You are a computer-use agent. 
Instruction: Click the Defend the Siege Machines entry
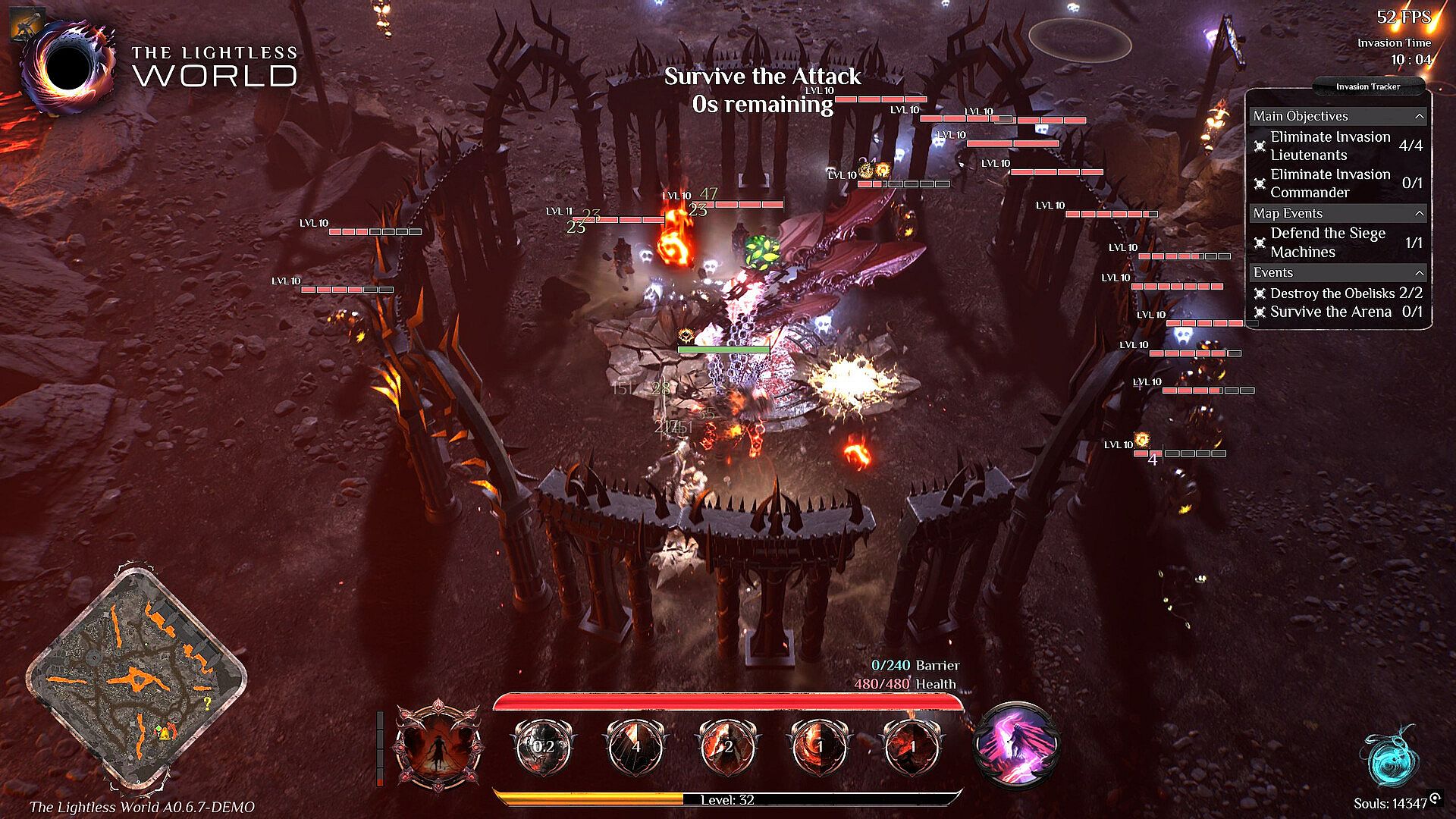(1327, 243)
